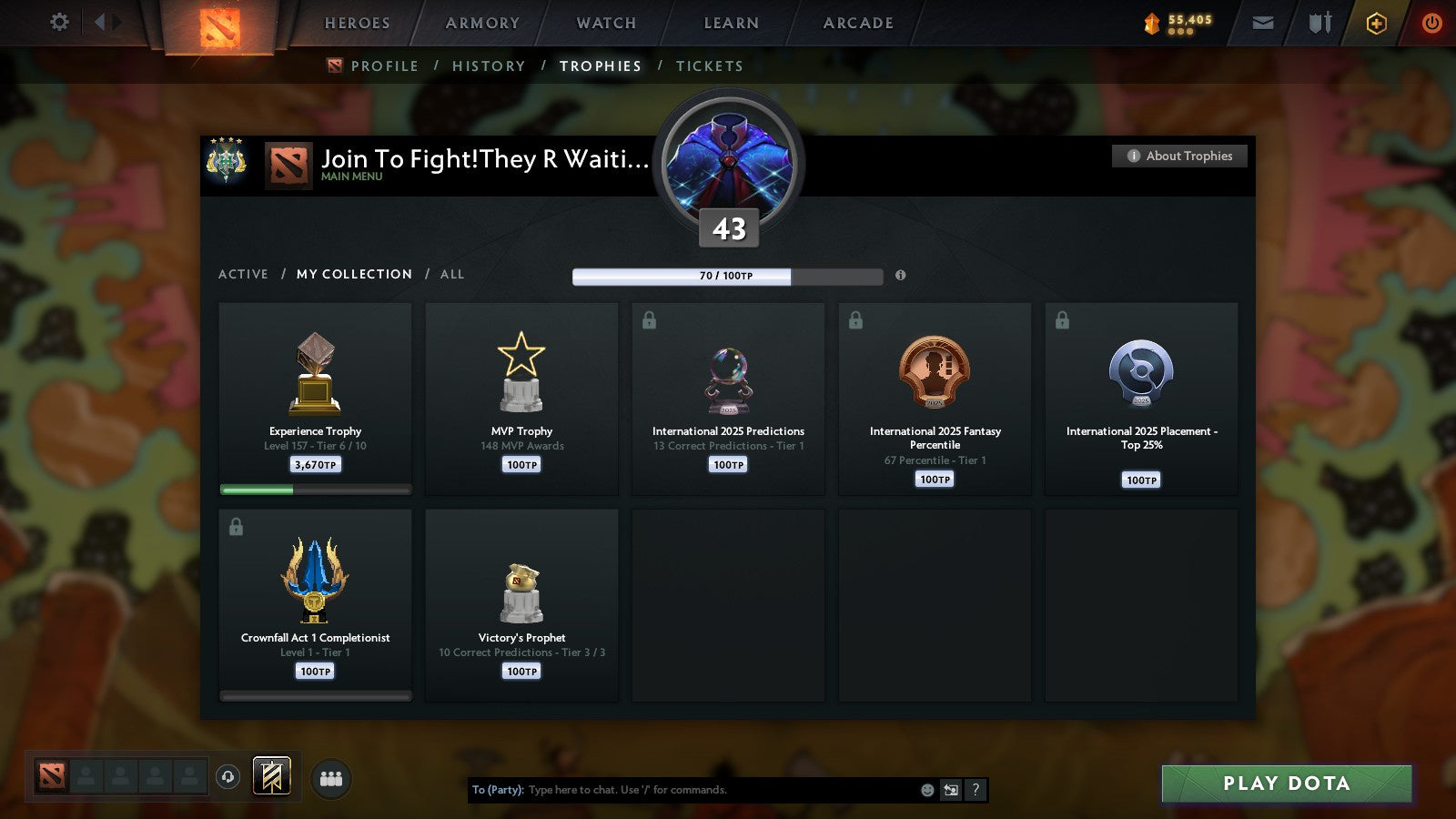The image size is (1456, 819).
Task: Open the battle pass banner icon near party
Action: (x=271, y=774)
